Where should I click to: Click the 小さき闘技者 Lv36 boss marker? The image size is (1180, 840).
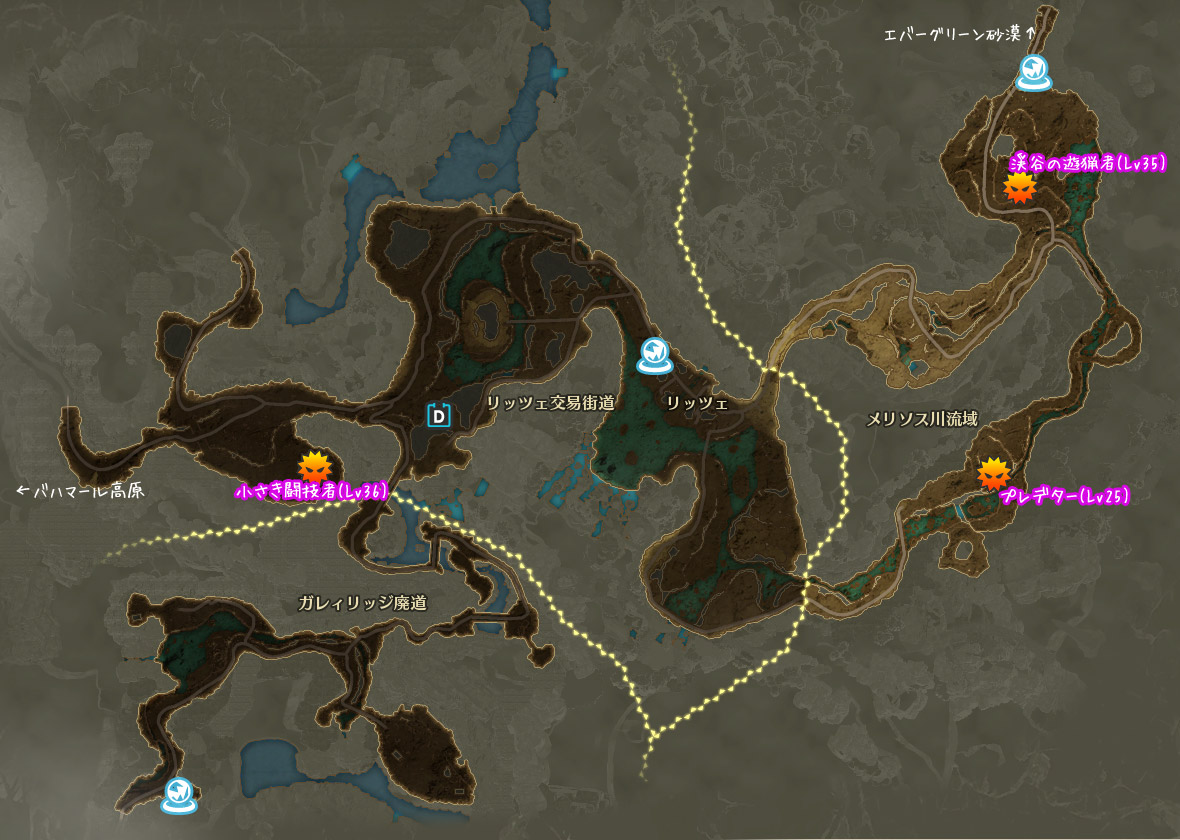click(314, 467)
